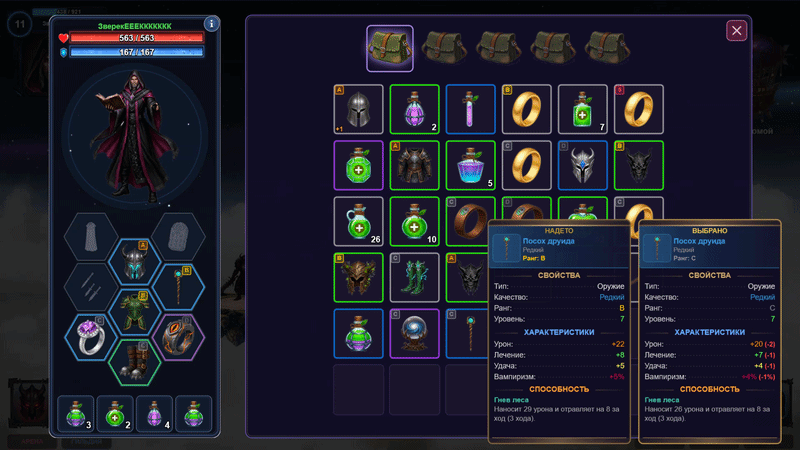800x450 pixels.
Task: Select the first highlighted bag tab
Action: [390, 47]
